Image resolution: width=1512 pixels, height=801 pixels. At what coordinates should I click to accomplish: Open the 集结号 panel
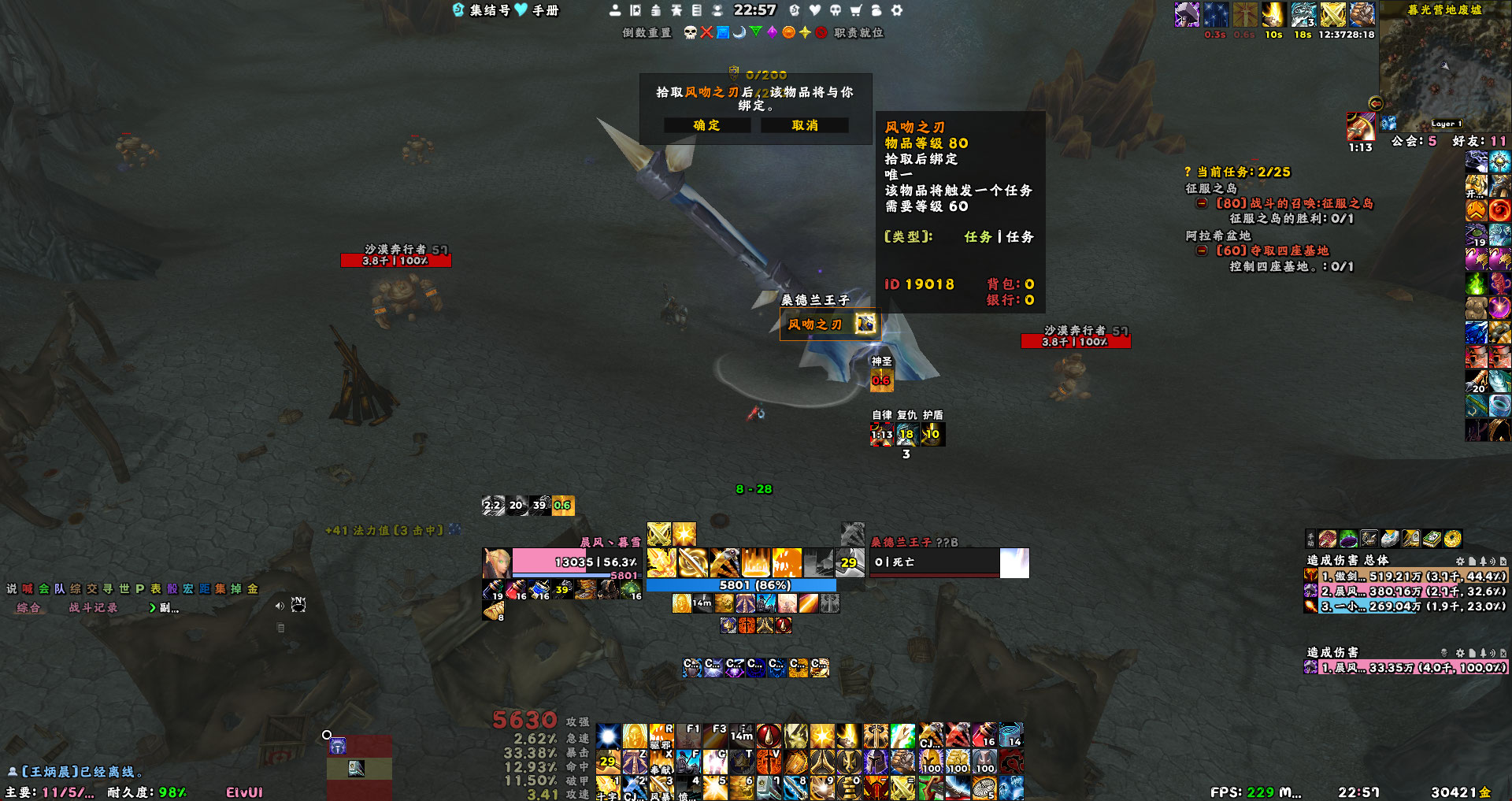point(482,10)
